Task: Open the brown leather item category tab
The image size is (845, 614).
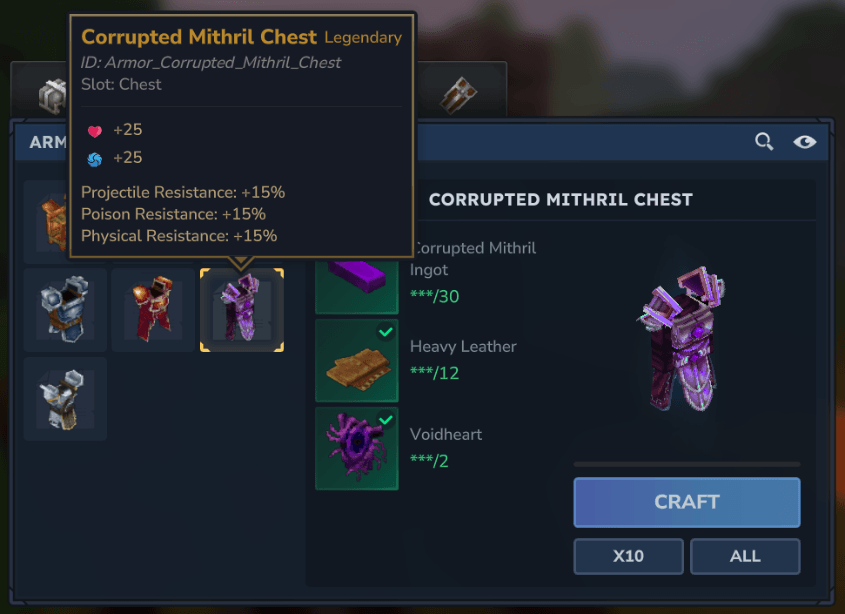Action: click(459, 95)
